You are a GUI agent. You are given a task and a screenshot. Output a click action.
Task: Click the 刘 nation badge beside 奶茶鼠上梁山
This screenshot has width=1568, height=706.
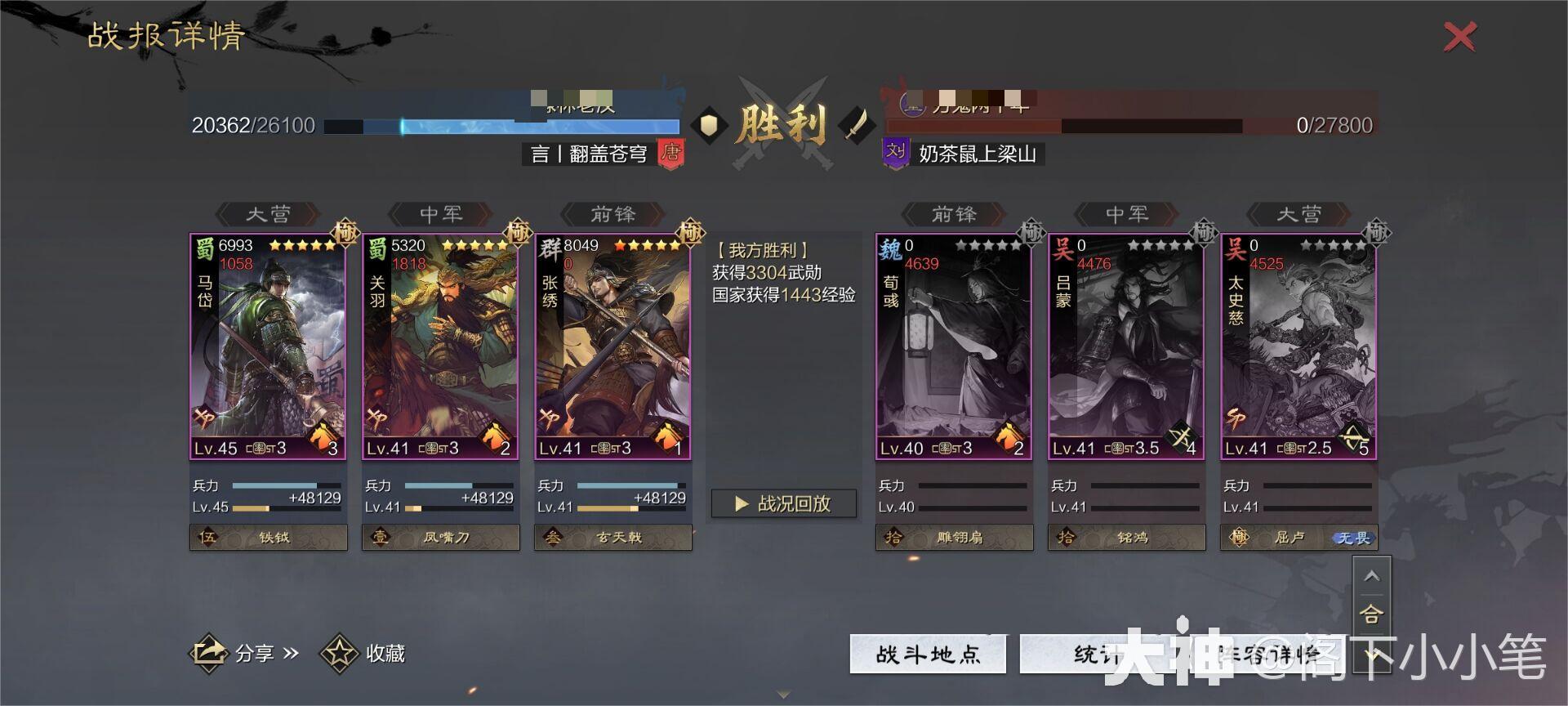coord(897,152)
